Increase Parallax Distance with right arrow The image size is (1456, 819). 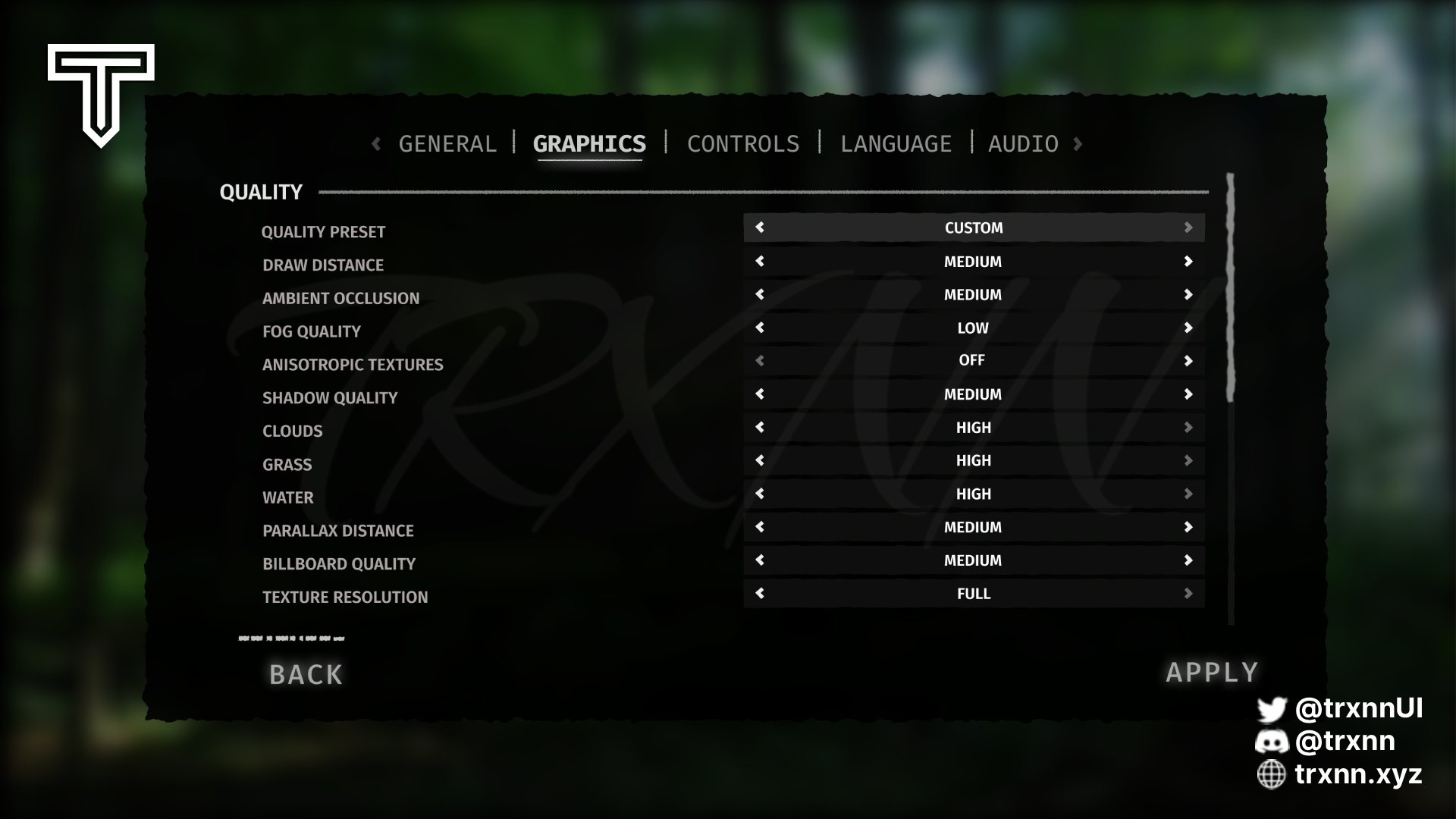pos(1188,527)
